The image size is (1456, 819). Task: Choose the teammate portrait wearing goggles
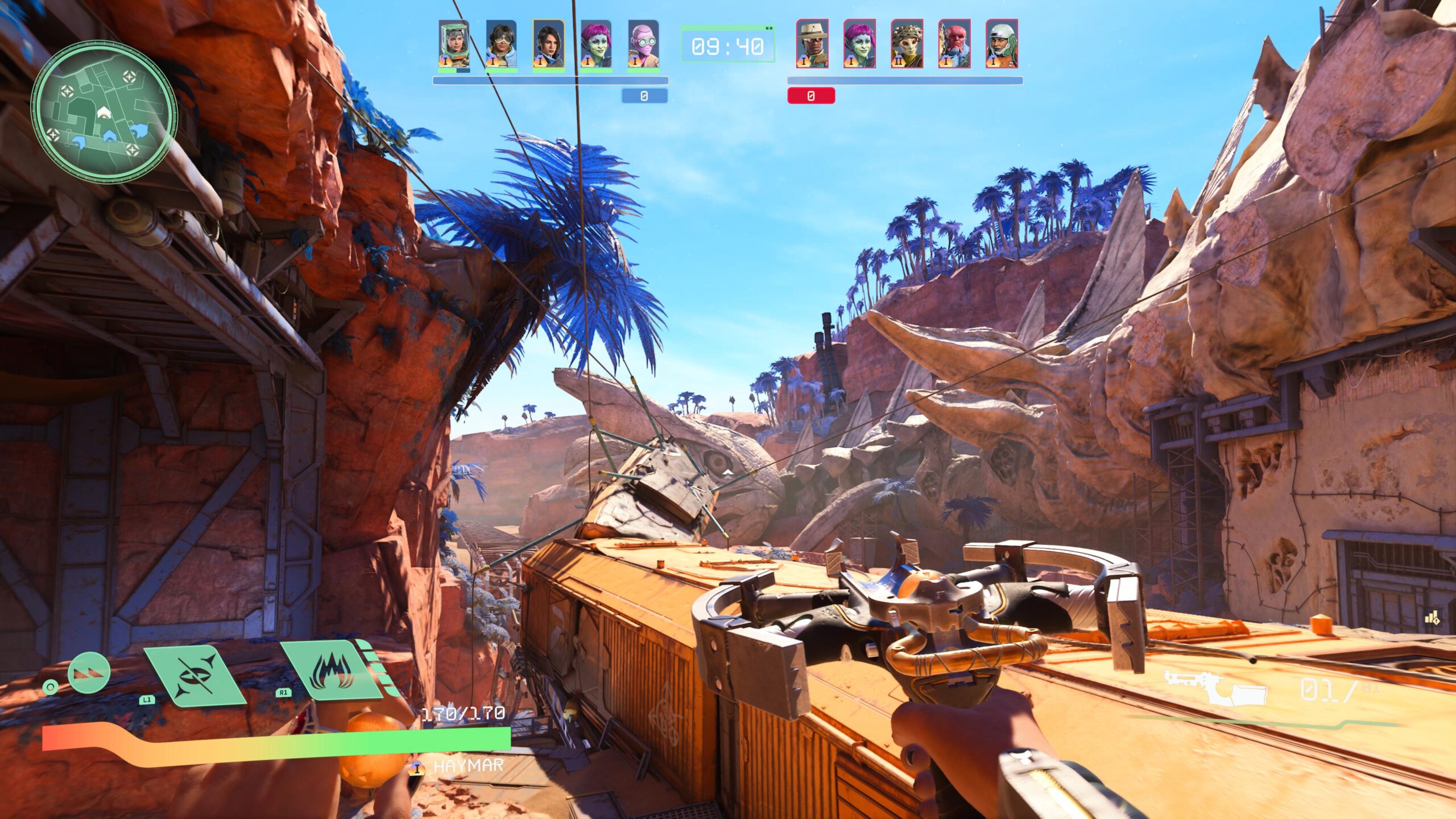click(501, 44)
